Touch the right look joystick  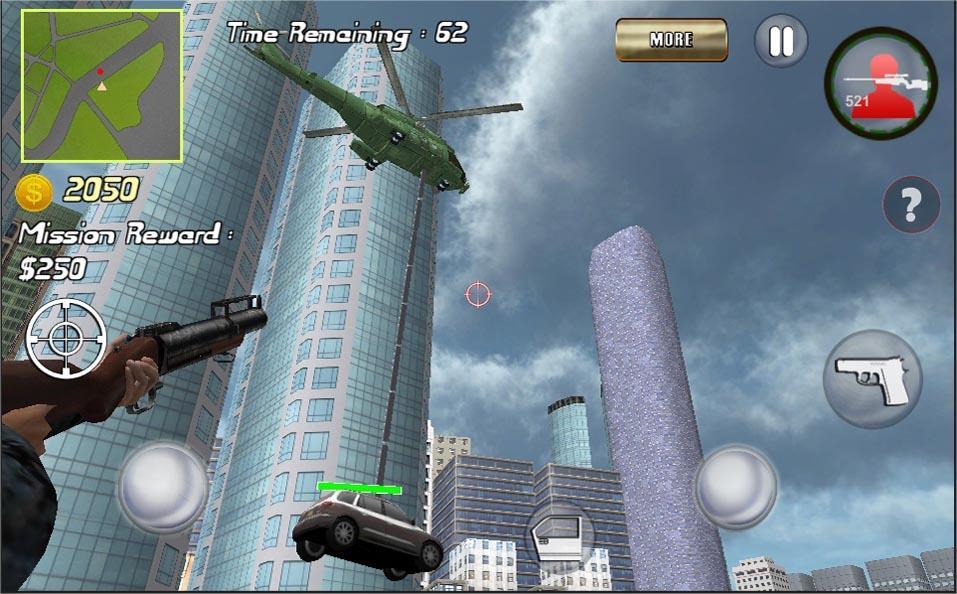coord(736,487)
